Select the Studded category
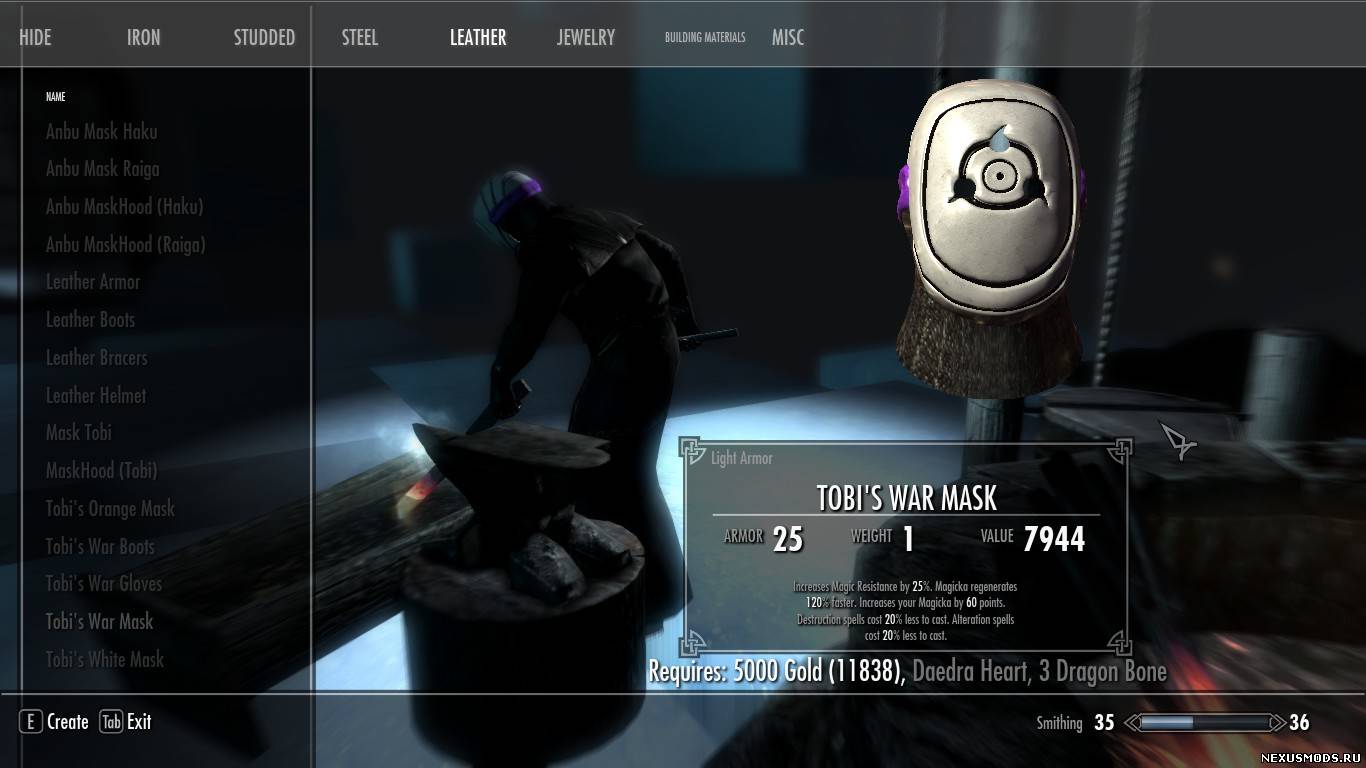 (x=264, y=38)
